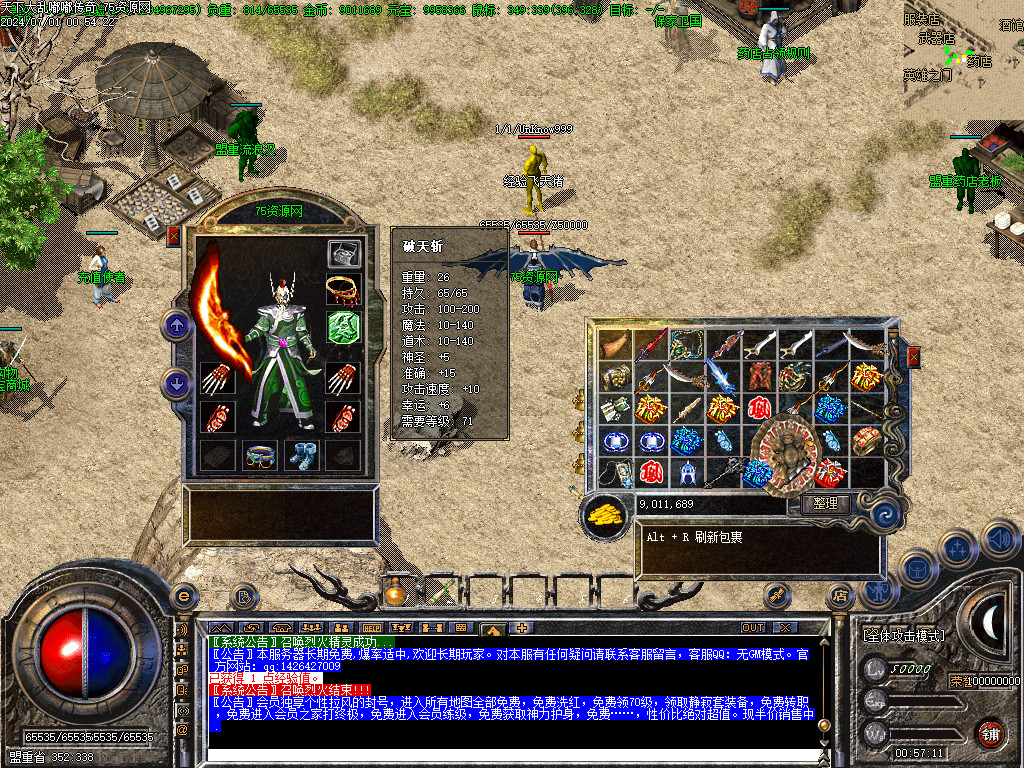Select the red armor in the bag

point(758,377)
